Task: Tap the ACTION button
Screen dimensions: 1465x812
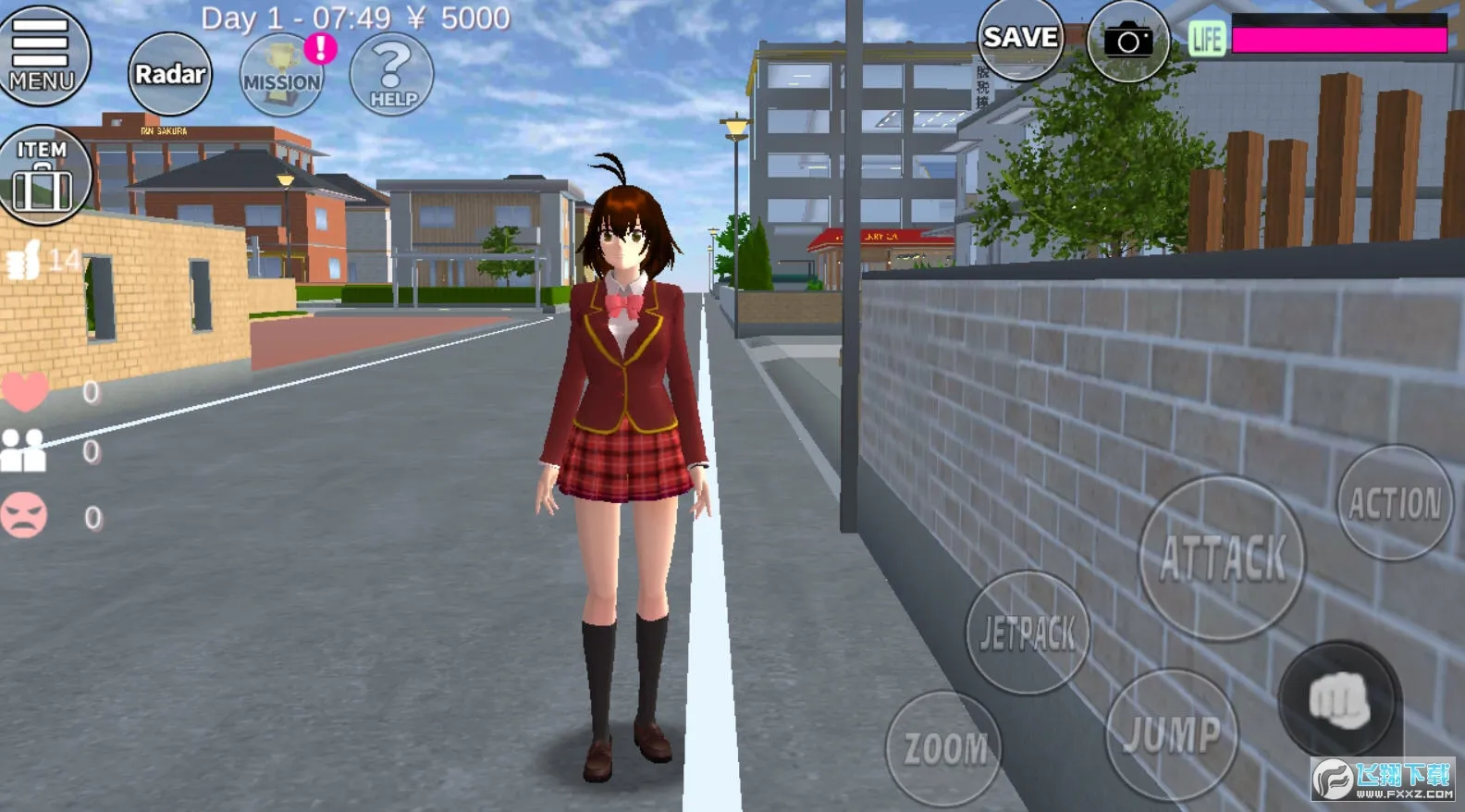Action: coord(1395,503)
